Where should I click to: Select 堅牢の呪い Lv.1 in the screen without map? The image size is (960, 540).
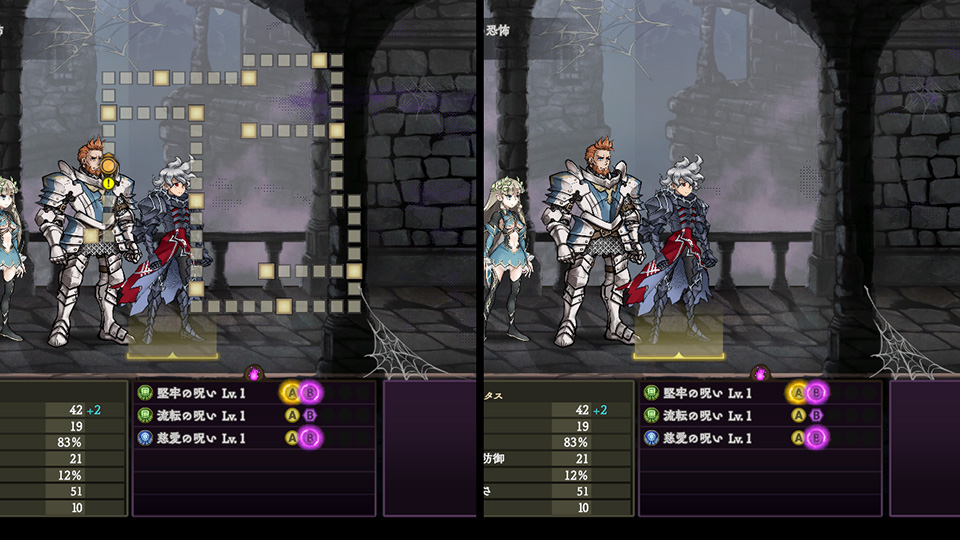pyautogui.click(x=702, y=393)
